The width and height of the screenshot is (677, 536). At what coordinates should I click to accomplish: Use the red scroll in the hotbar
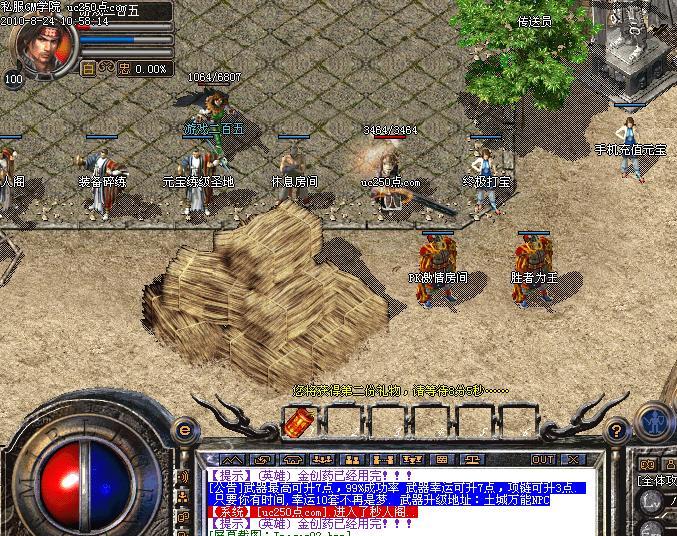[296, 423]
